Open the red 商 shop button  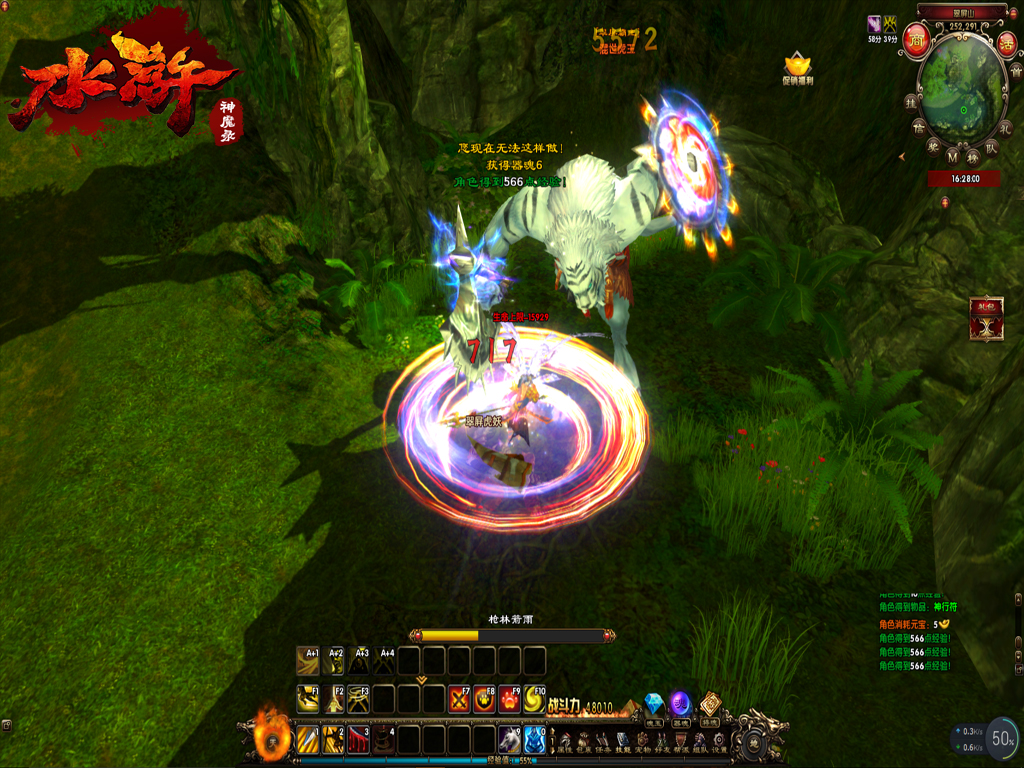[x=916, y=42]
